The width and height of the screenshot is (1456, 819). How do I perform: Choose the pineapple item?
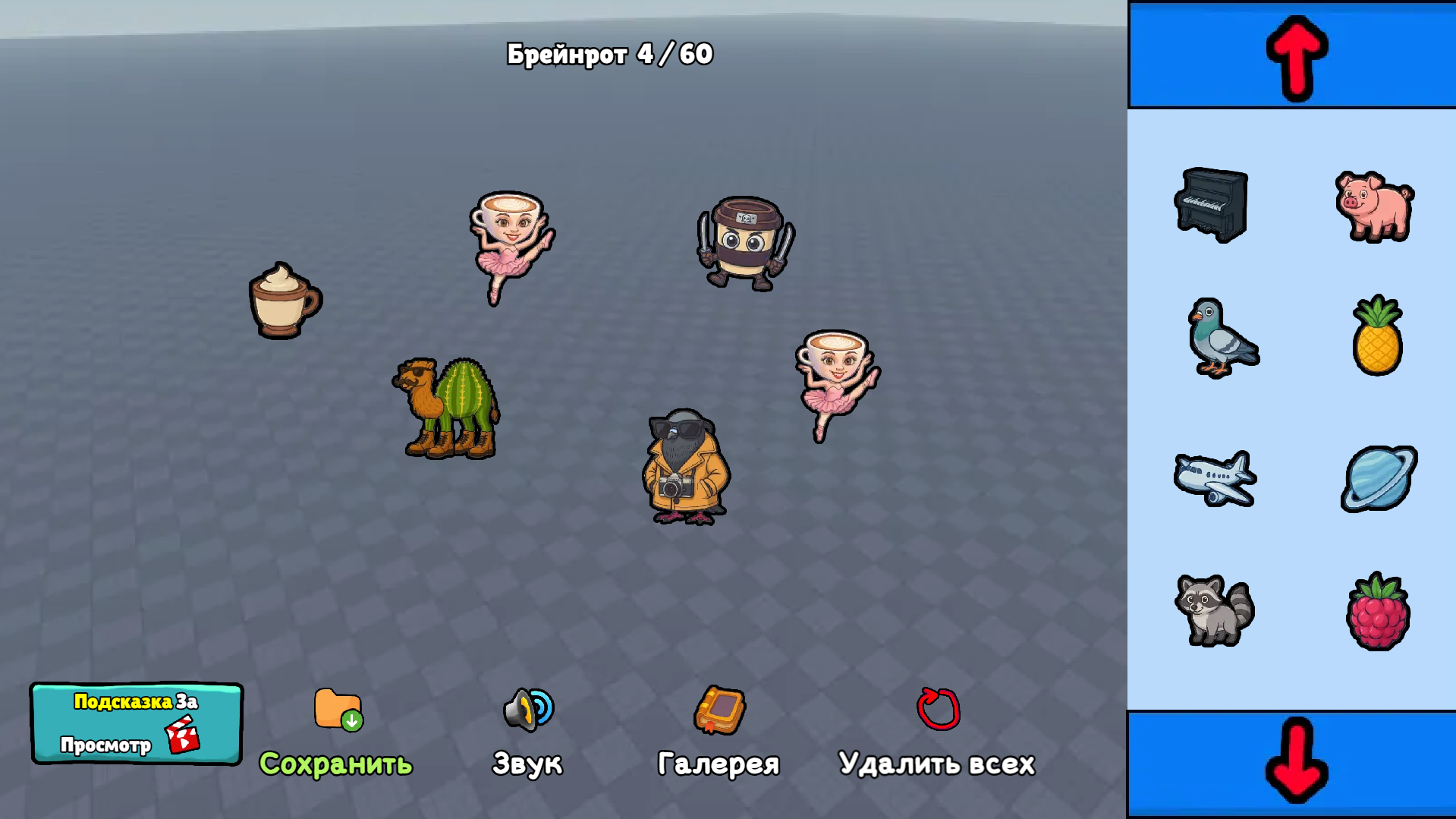[x=1377, y=339]
